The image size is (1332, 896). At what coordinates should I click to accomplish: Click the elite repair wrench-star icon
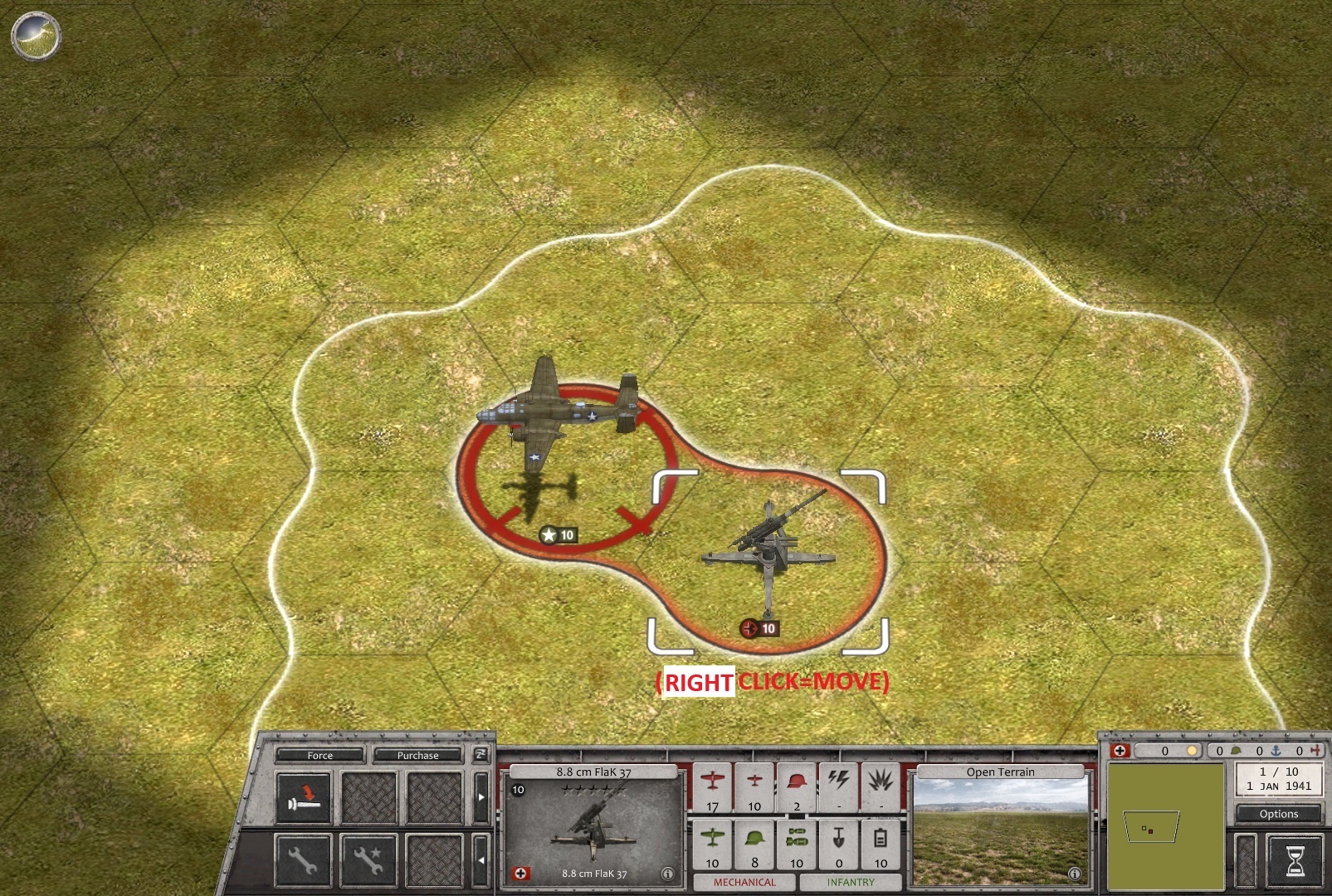point(368,859)
